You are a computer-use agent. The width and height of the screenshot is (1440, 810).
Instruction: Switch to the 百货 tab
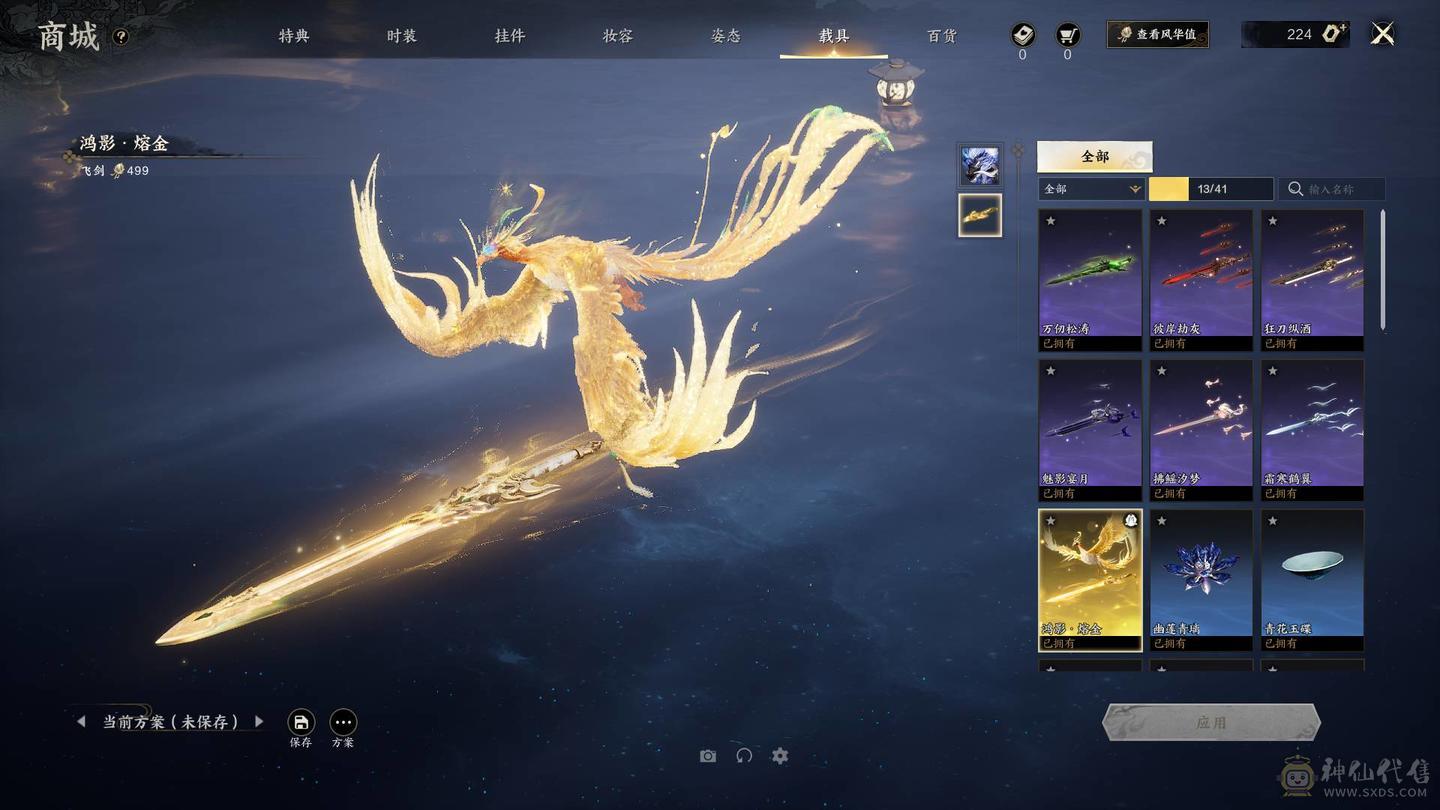[942, 36]
